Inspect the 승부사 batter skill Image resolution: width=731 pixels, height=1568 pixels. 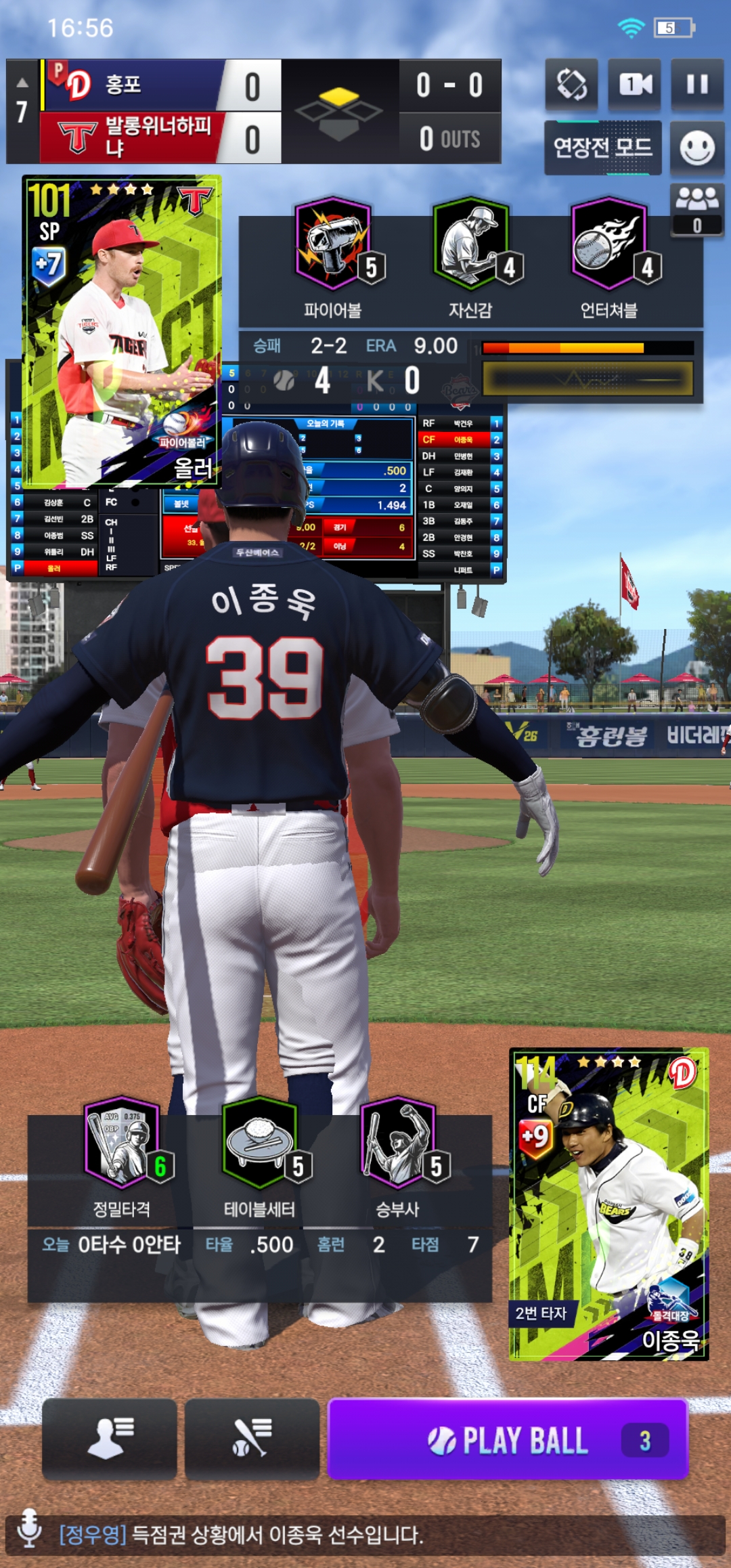398,1144
